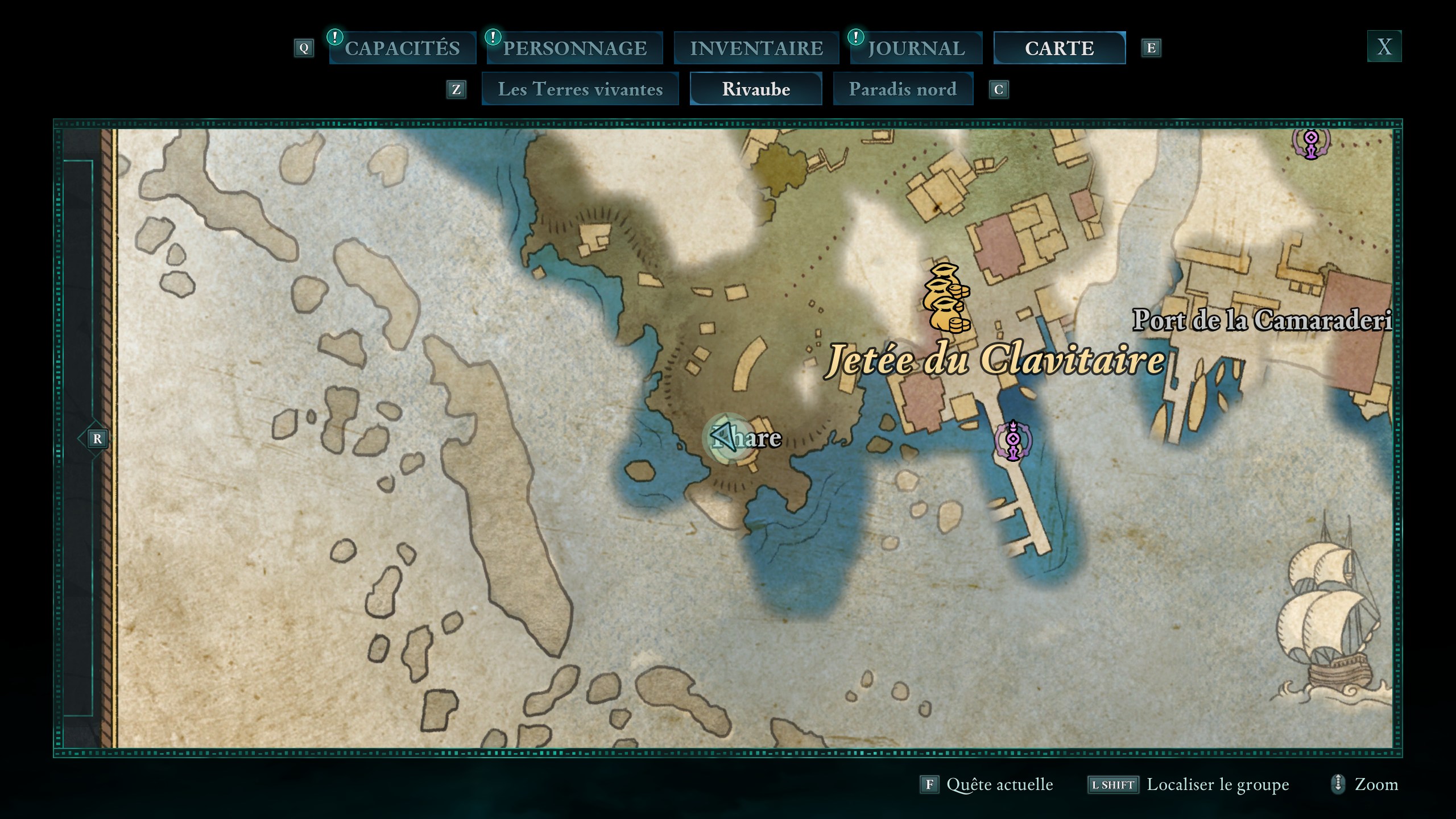Switch map to Les Terres vivantes
Image resolution: width=1456 pixels, height=819 pixels.
[580, 89]
